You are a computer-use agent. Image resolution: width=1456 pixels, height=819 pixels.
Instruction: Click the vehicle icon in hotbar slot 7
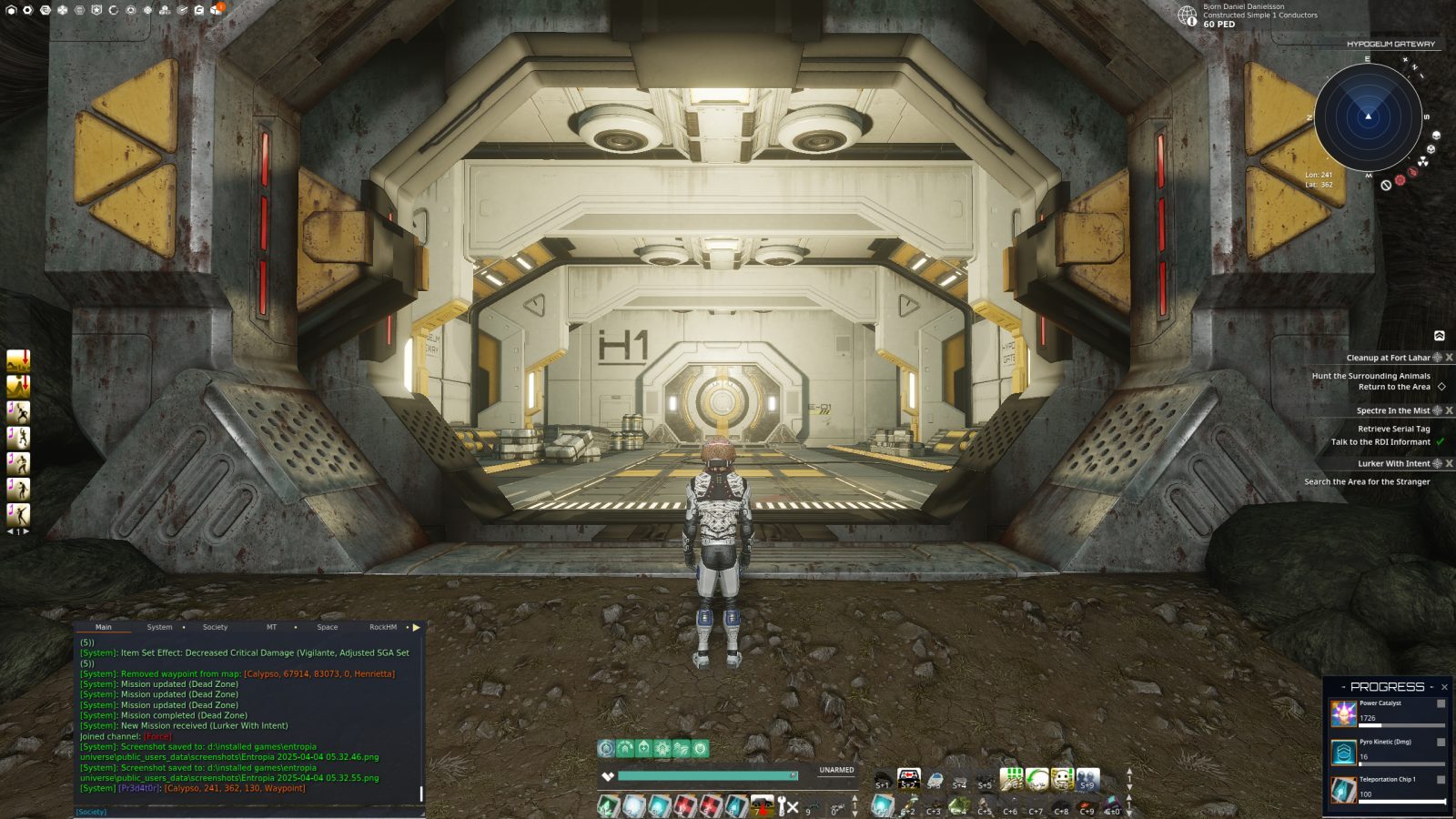pos(762,806)
